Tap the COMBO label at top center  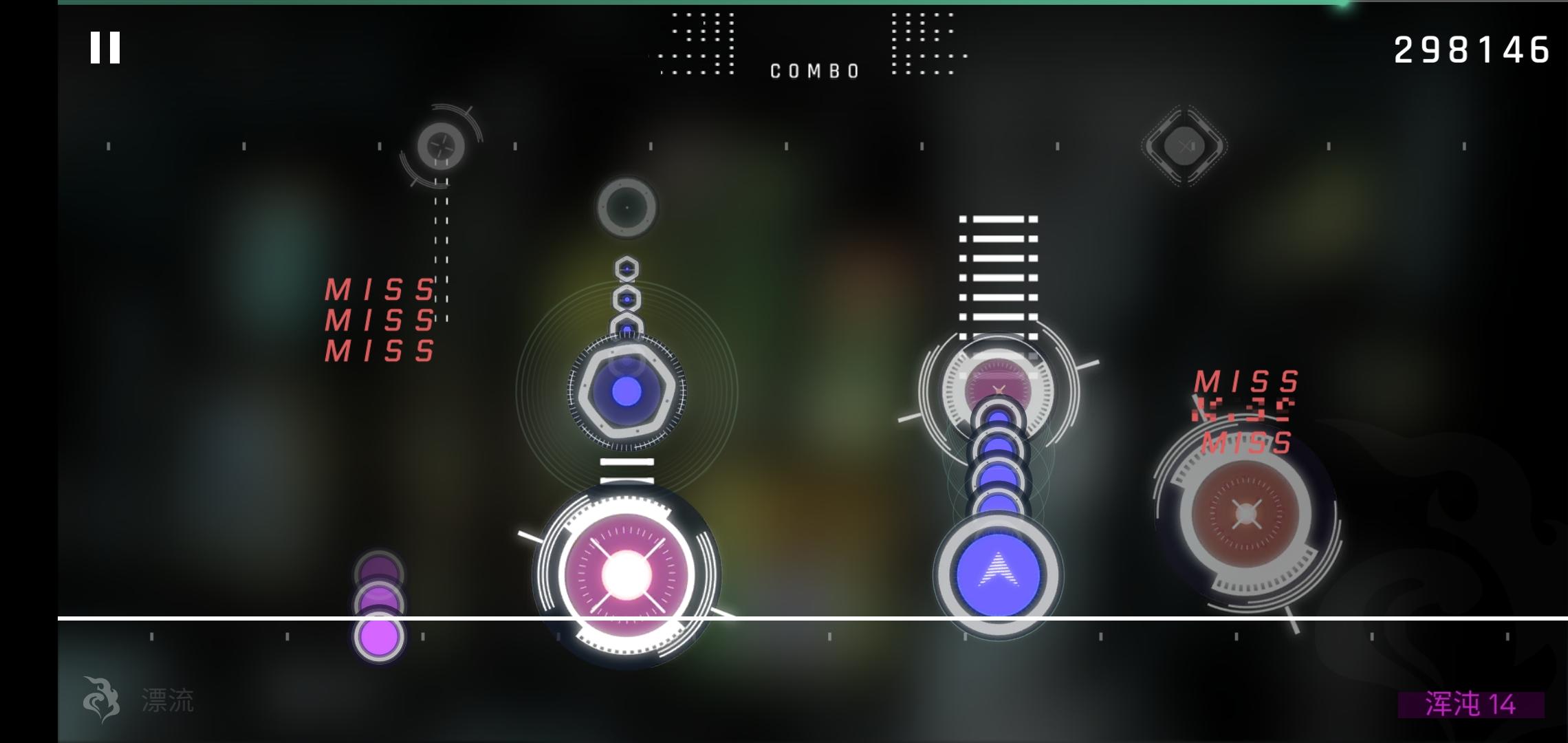[x=815, y=70]
